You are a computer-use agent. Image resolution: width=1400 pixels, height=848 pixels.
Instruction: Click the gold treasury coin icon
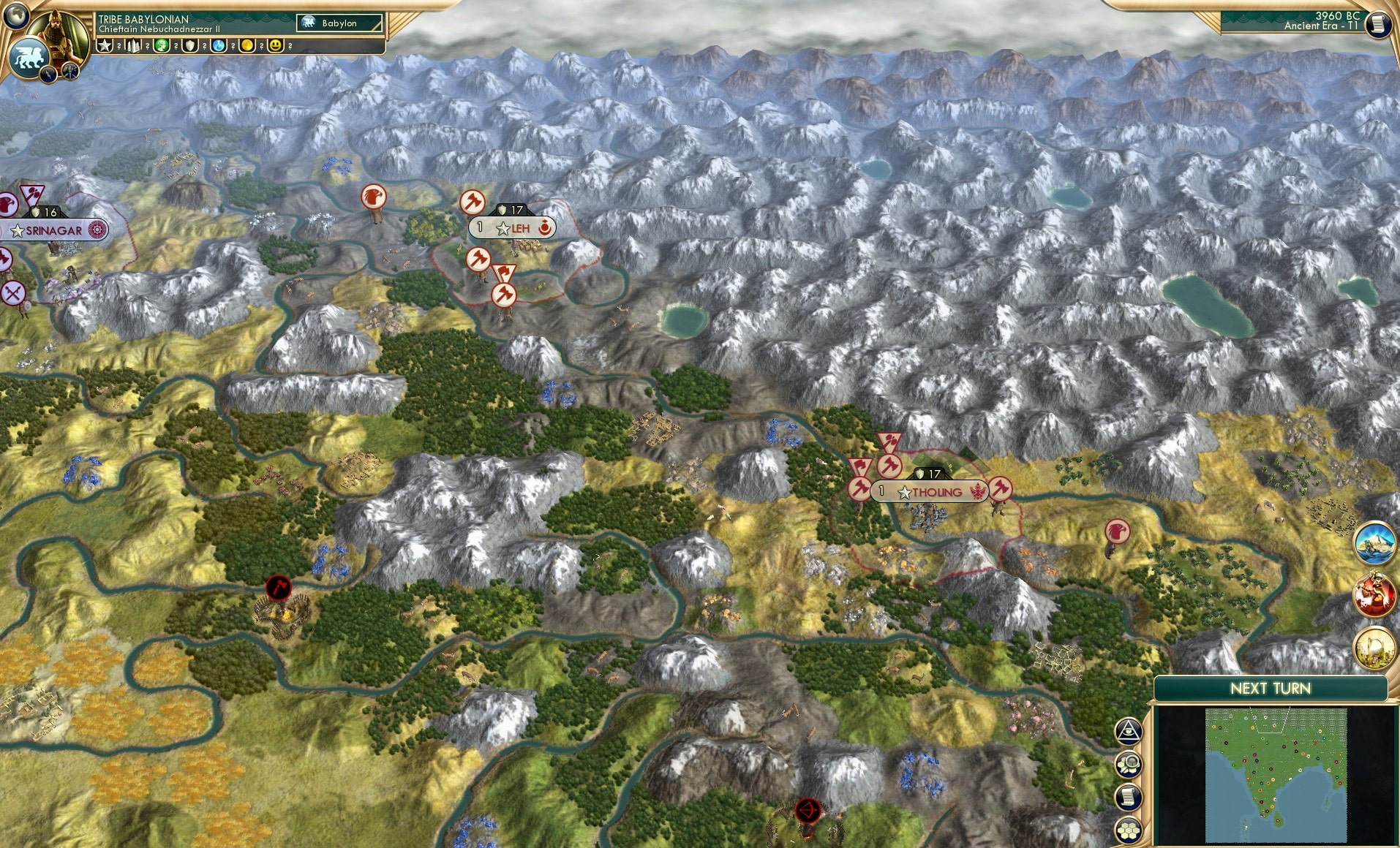(246, 45)
